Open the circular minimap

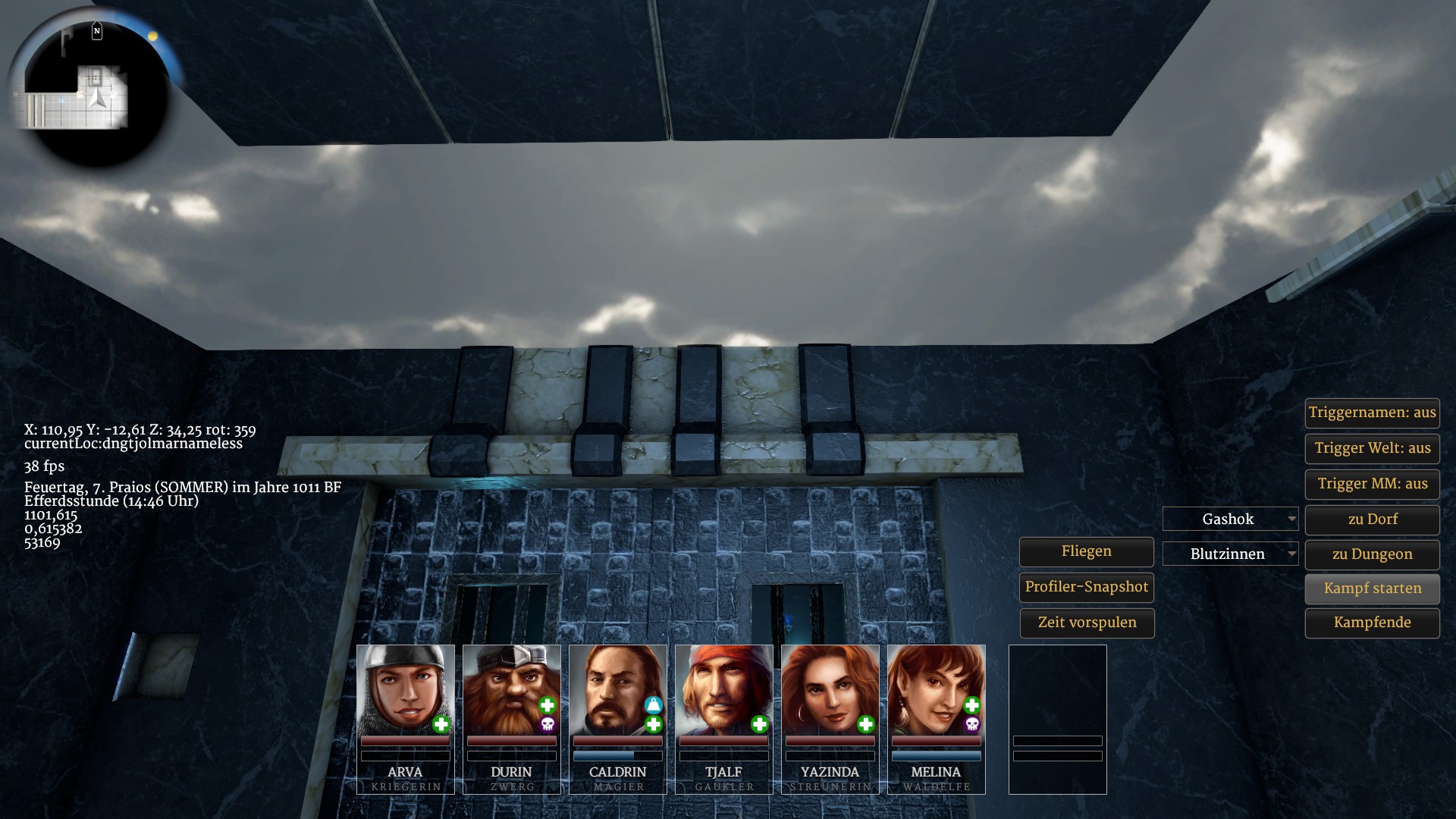point(89,89)
